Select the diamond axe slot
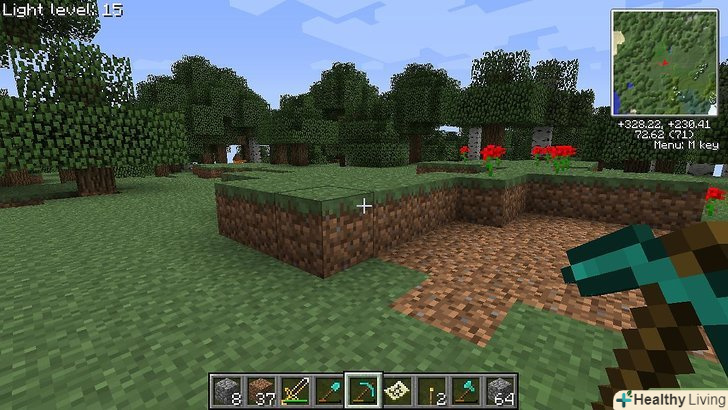This screenshot has height=410, width=728. tap(464, 390)
